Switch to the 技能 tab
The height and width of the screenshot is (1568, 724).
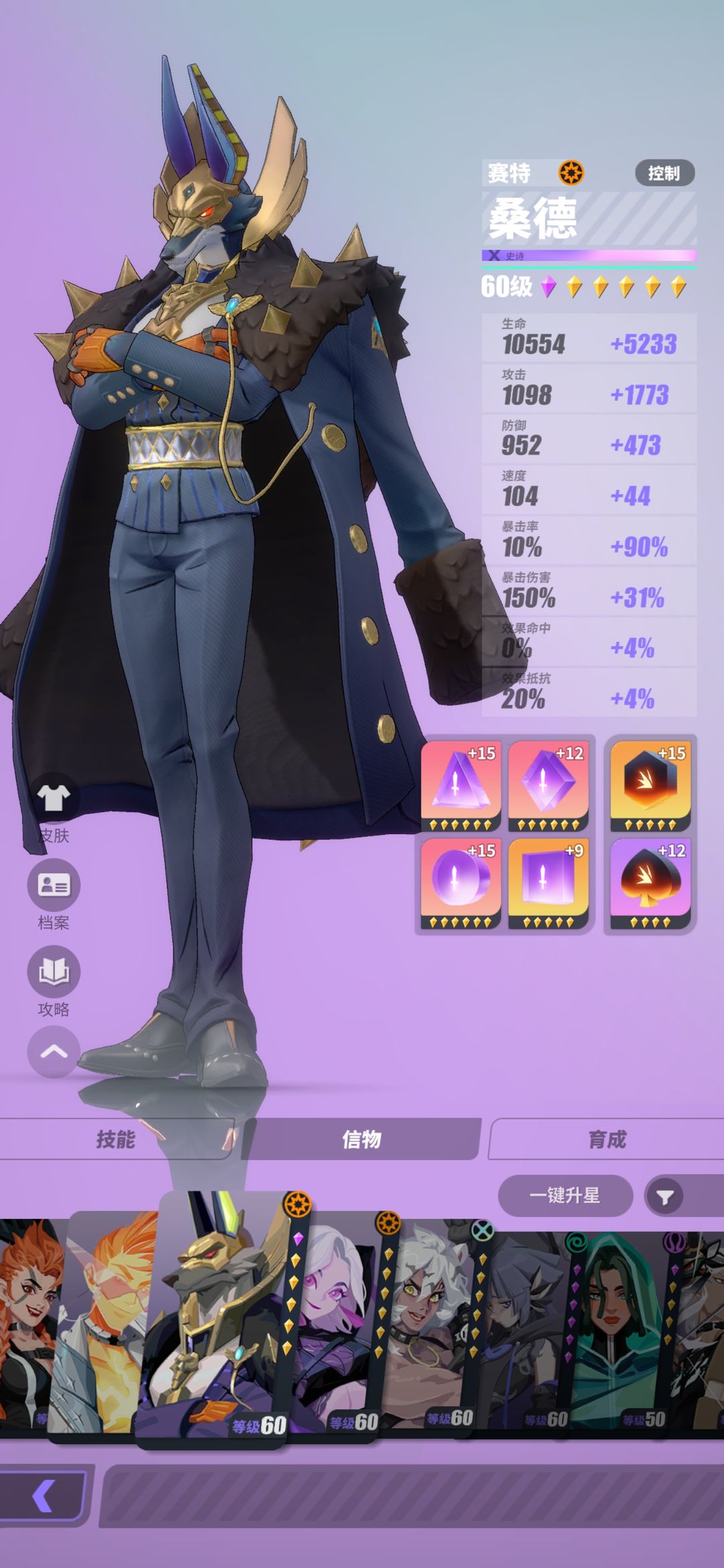(116, 1139)
